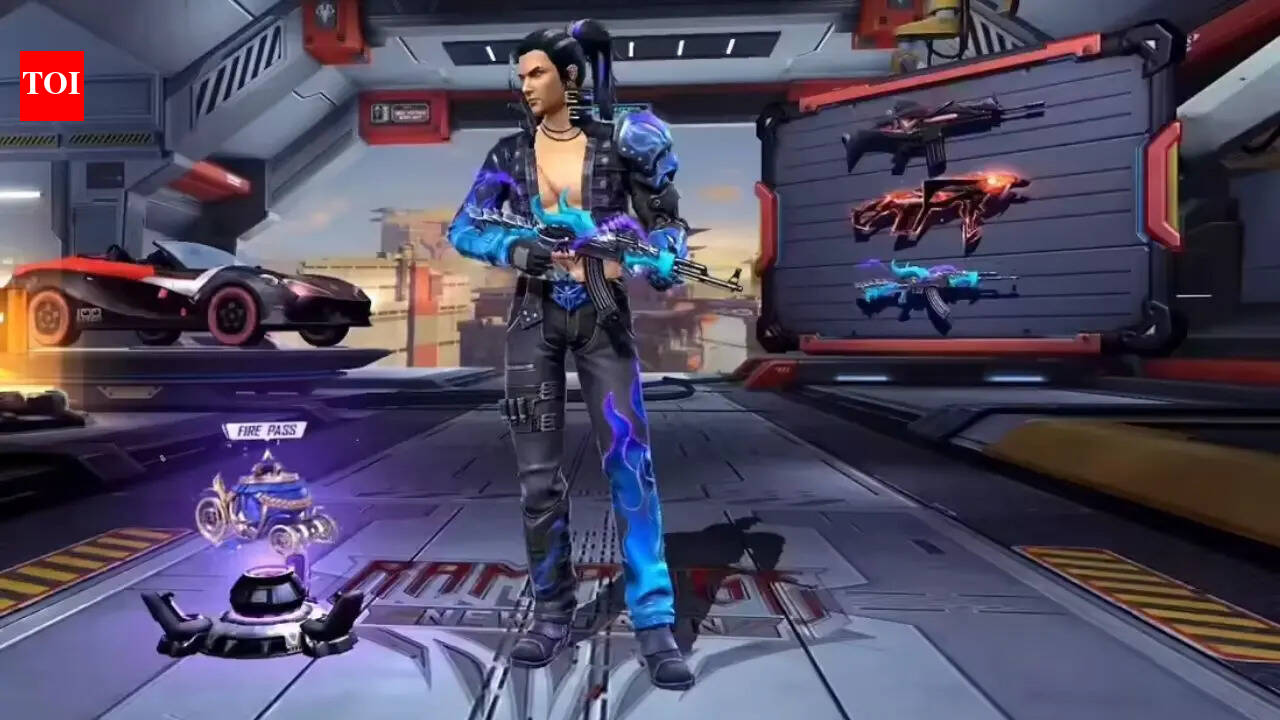Open the Fire Pass label

264,431
